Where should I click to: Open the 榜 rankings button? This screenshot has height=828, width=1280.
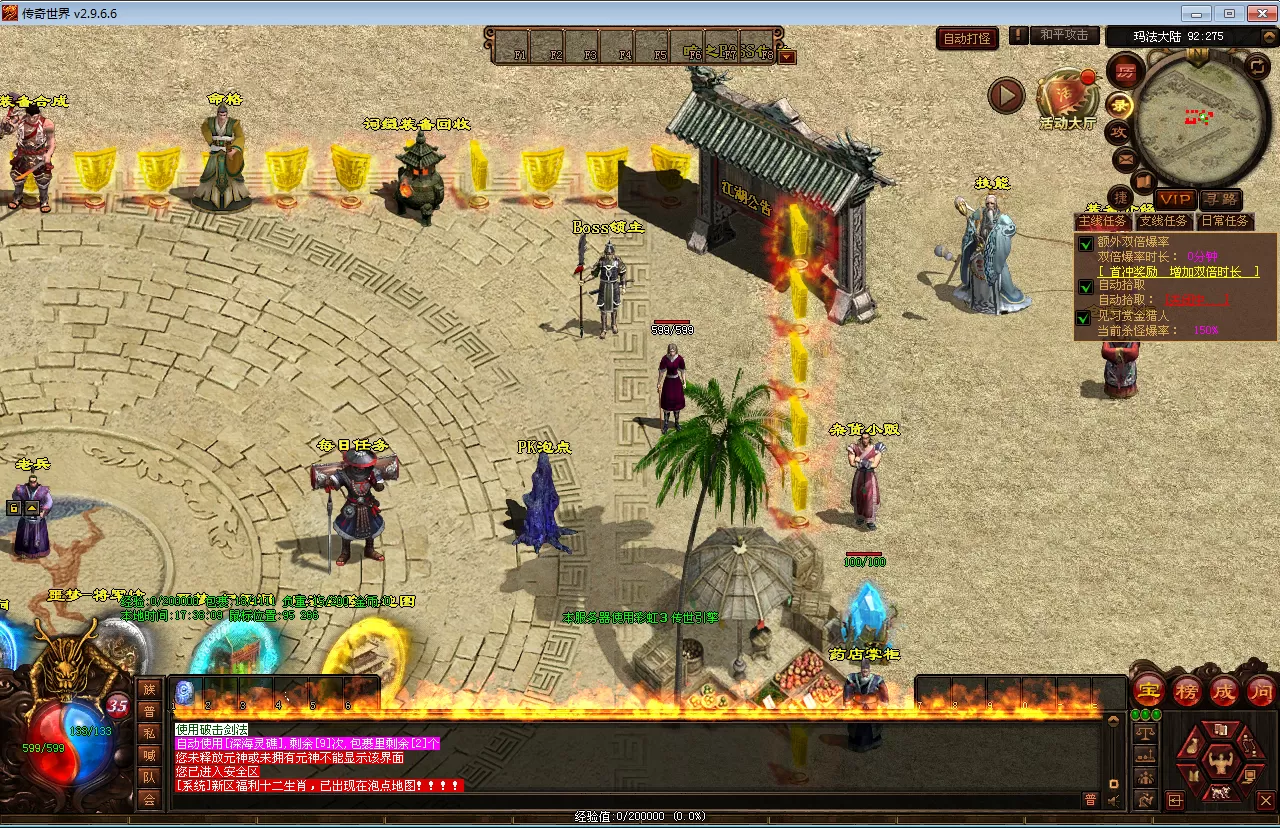click(1187, 690)
